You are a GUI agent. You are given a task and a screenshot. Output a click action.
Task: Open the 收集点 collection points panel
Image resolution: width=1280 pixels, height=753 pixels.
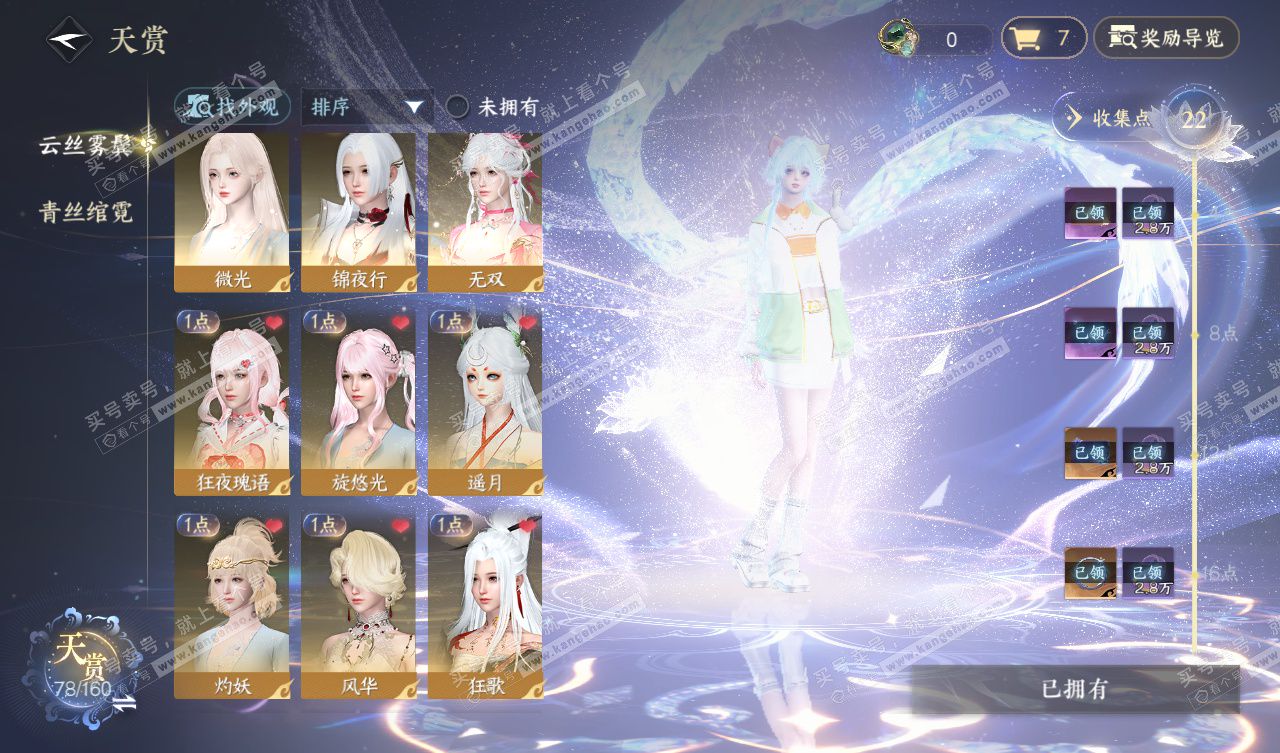(1110, 118)
